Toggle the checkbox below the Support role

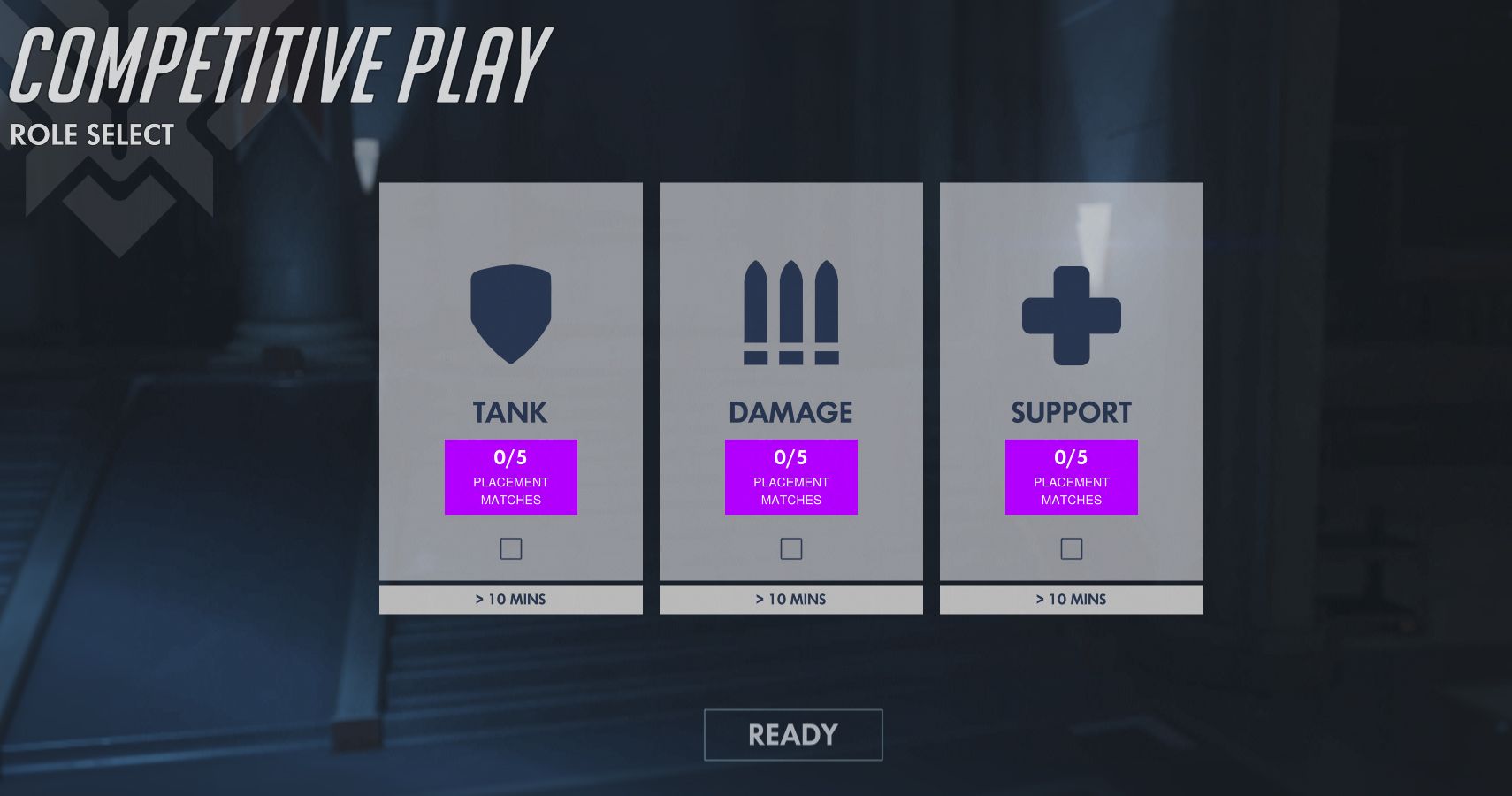click(x=1071, y=549)
